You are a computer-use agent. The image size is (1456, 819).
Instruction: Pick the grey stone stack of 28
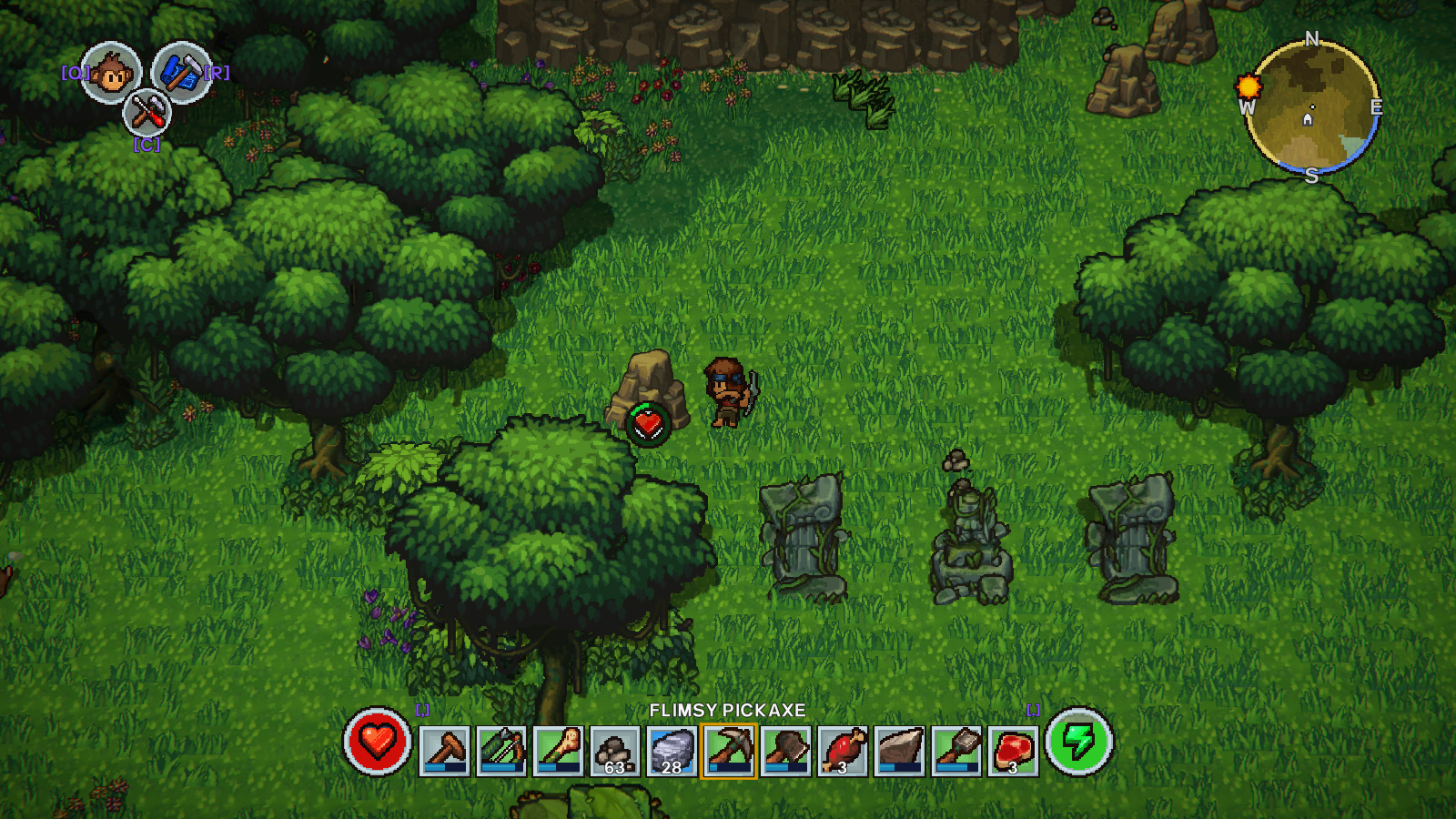point(672,751)
